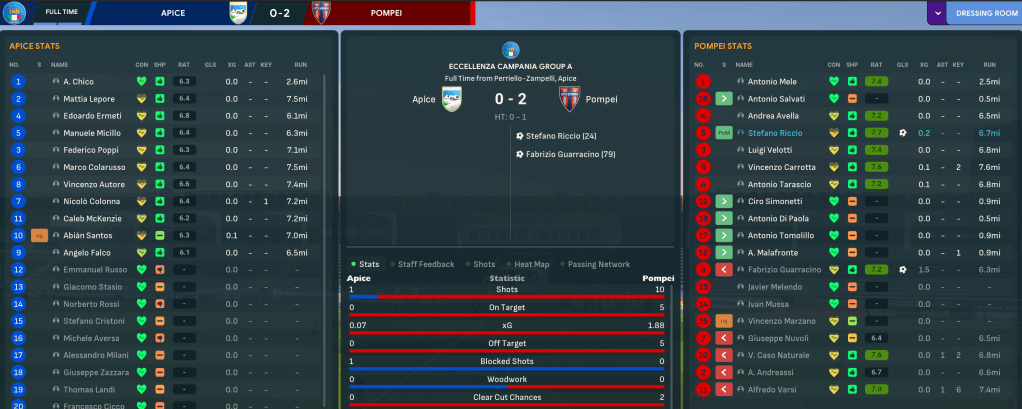The width and height of the screenshot is (1022, 409).
Task: Show the Shots tab
Action: coord(484,264)
